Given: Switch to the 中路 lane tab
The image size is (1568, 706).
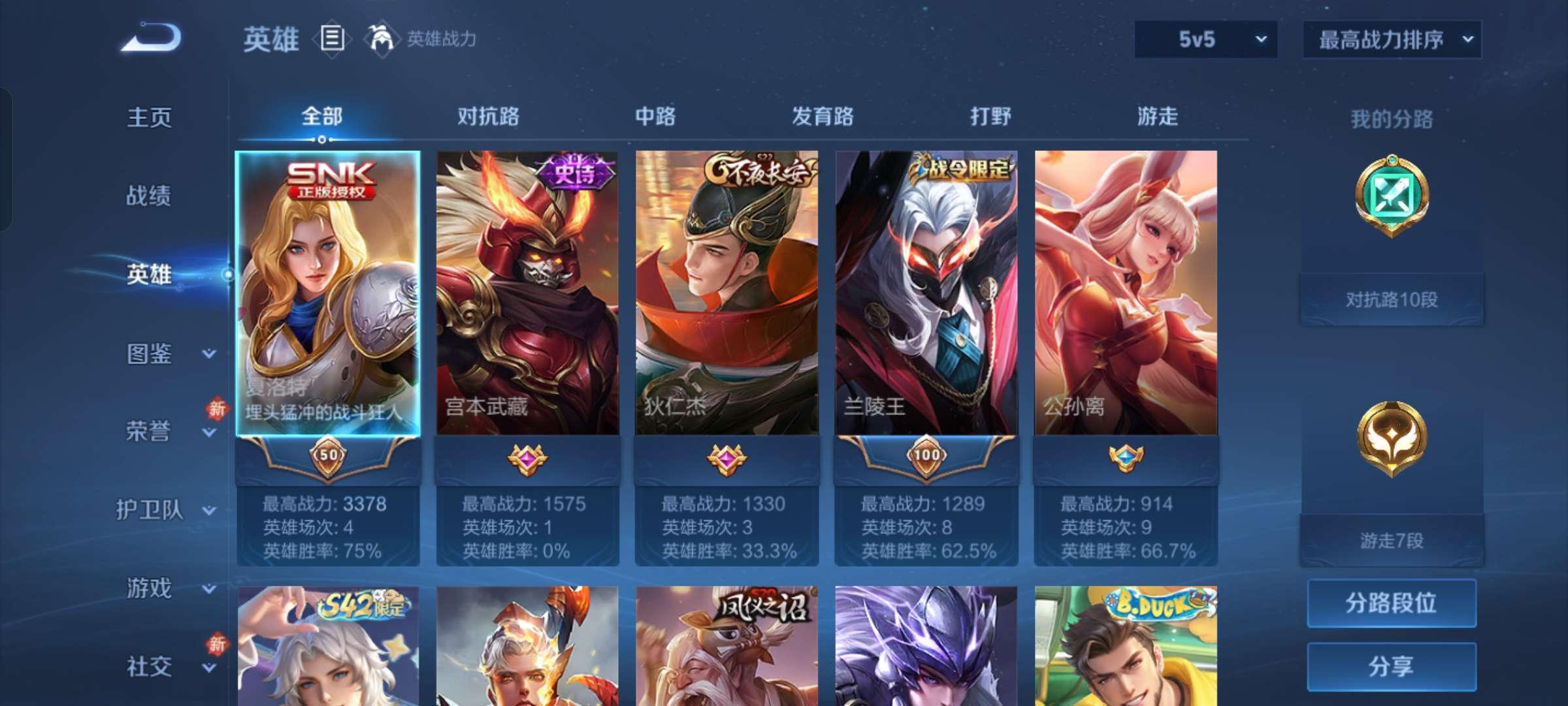Looking at the screenshot, I should 656,116.
